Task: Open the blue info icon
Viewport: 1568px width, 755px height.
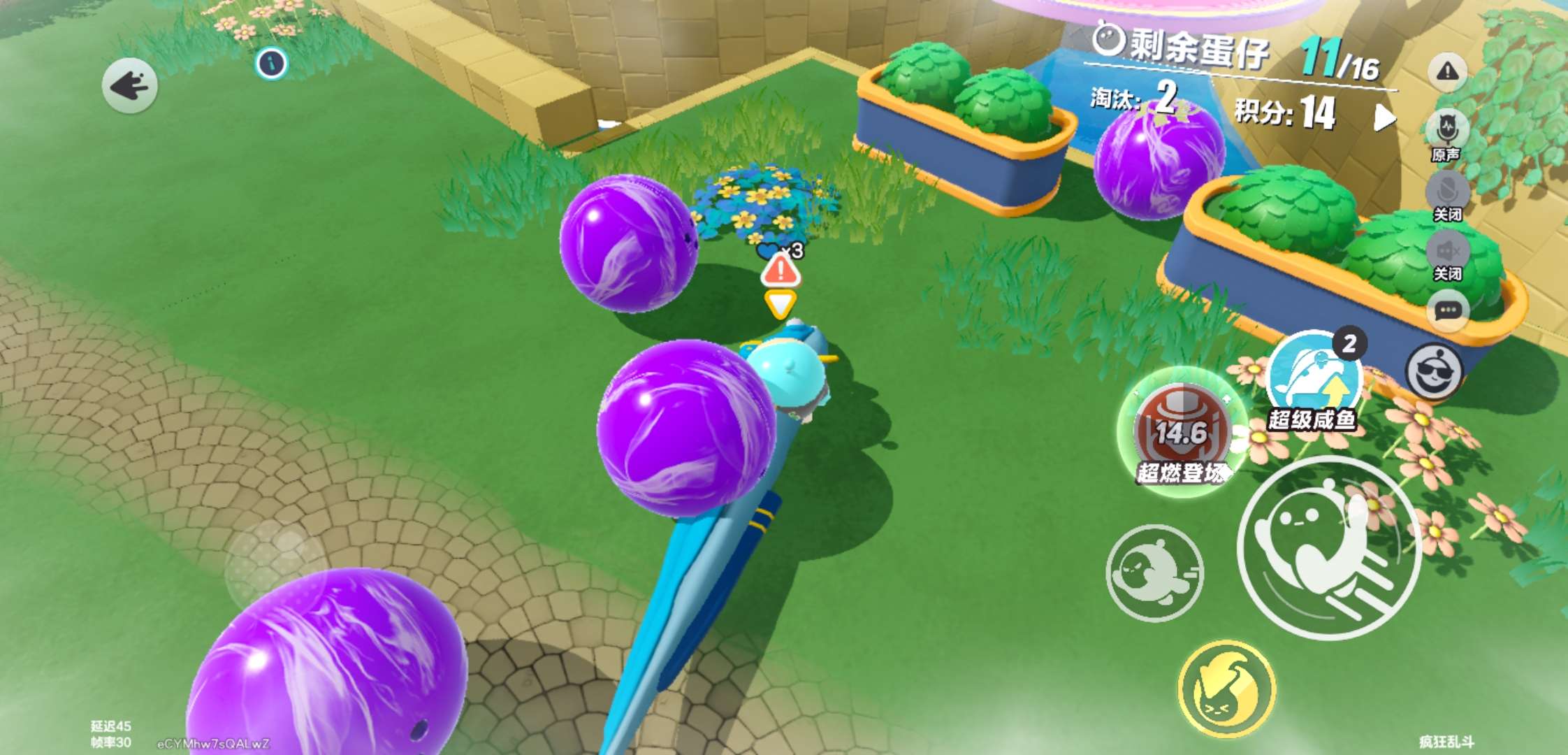Action: tap(271, 64)
